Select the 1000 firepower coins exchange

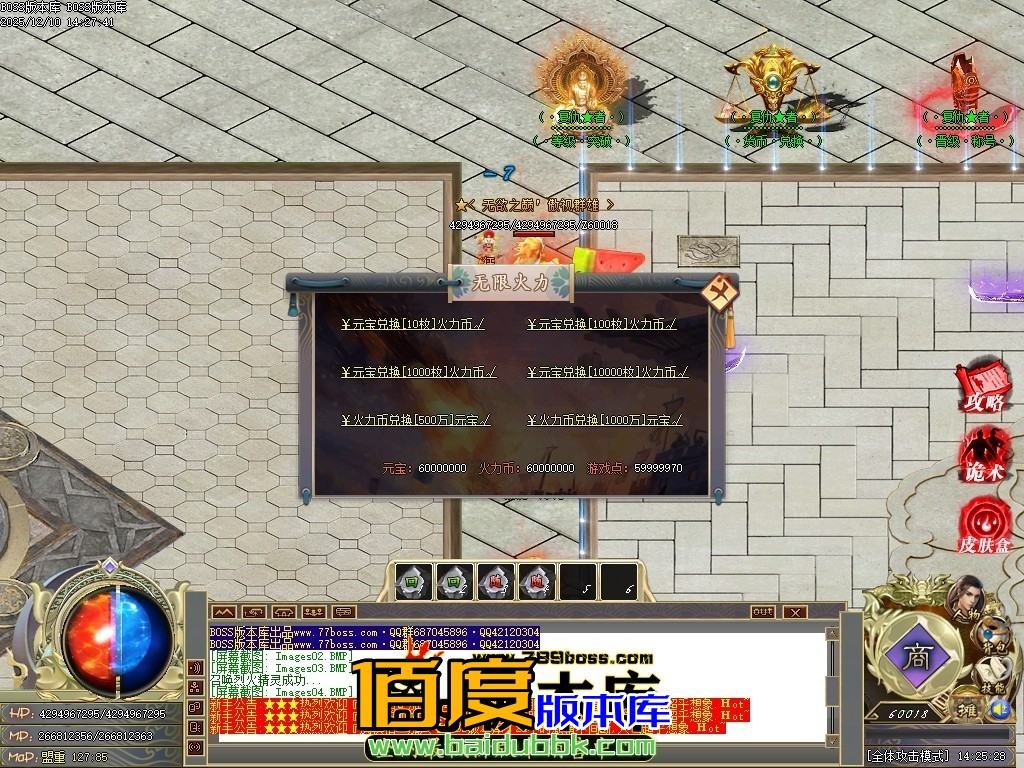tap(418, 372)
